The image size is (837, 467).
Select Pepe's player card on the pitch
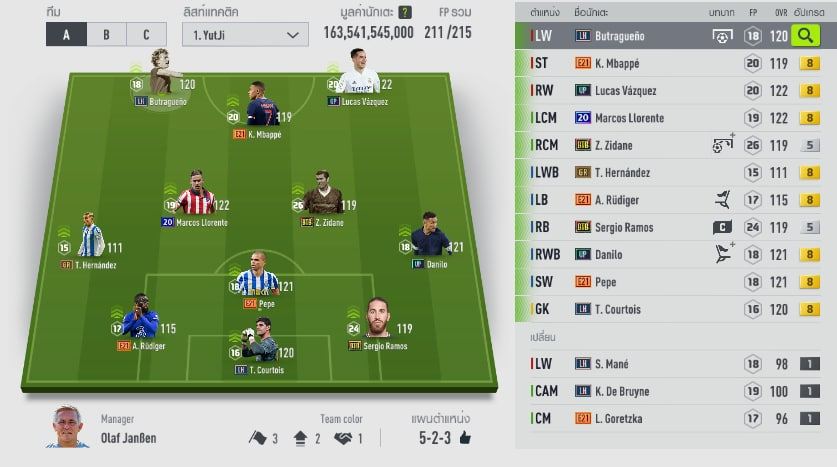click(x=258, y=278)
